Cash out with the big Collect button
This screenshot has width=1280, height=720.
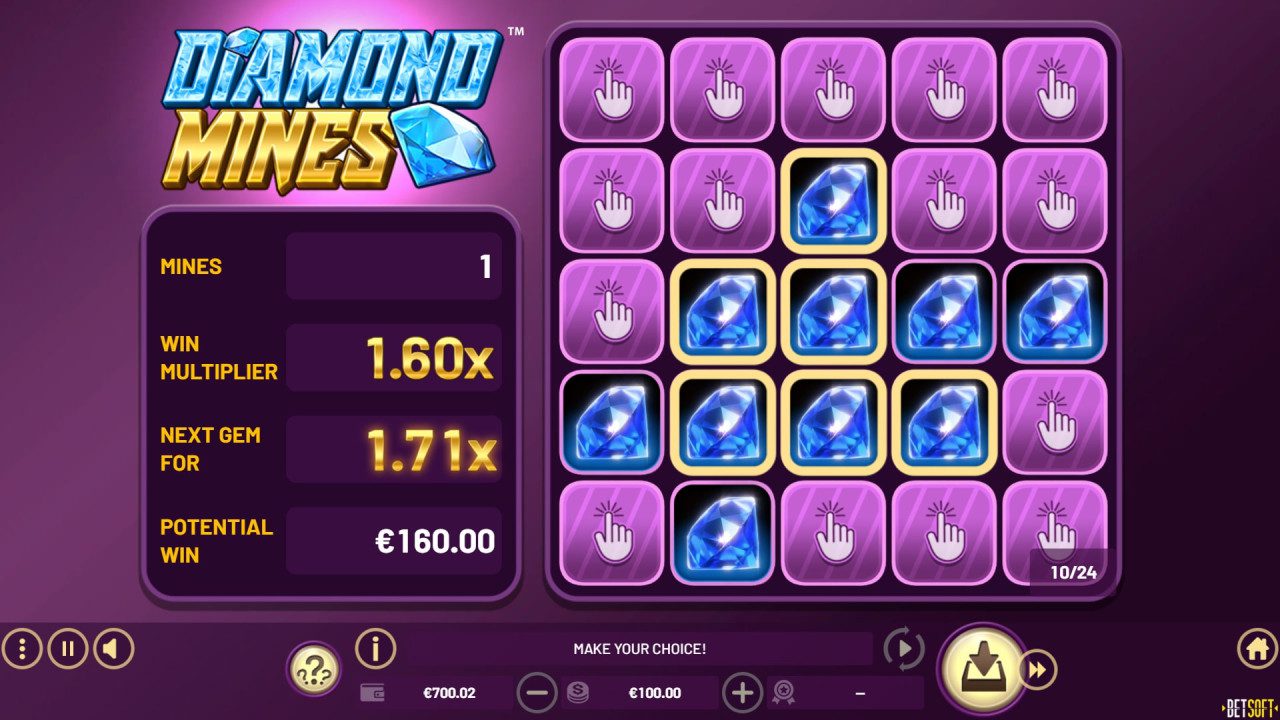tap(986, 665)
